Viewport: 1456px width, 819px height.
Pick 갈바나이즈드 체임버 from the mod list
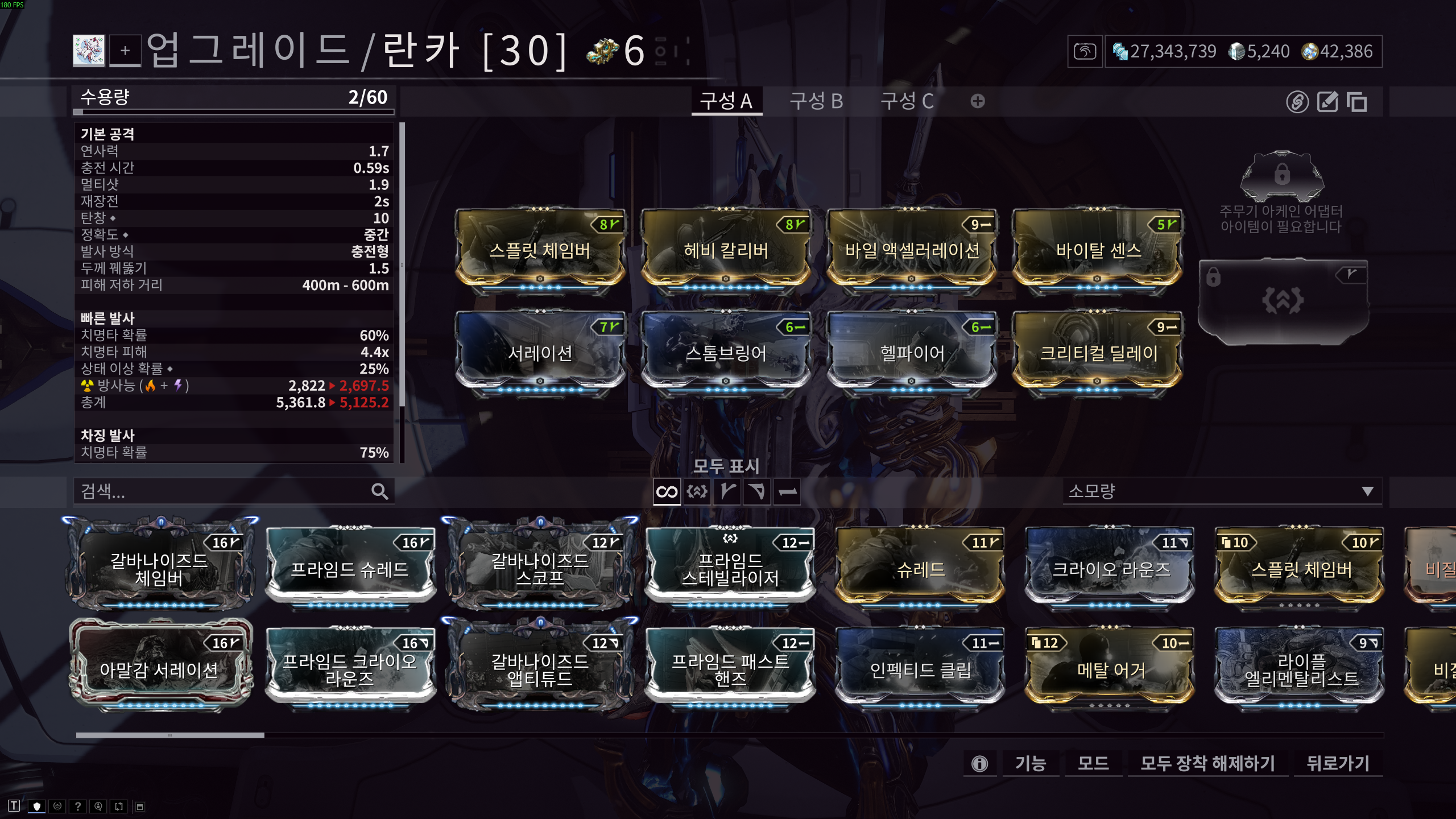point(160,569)
